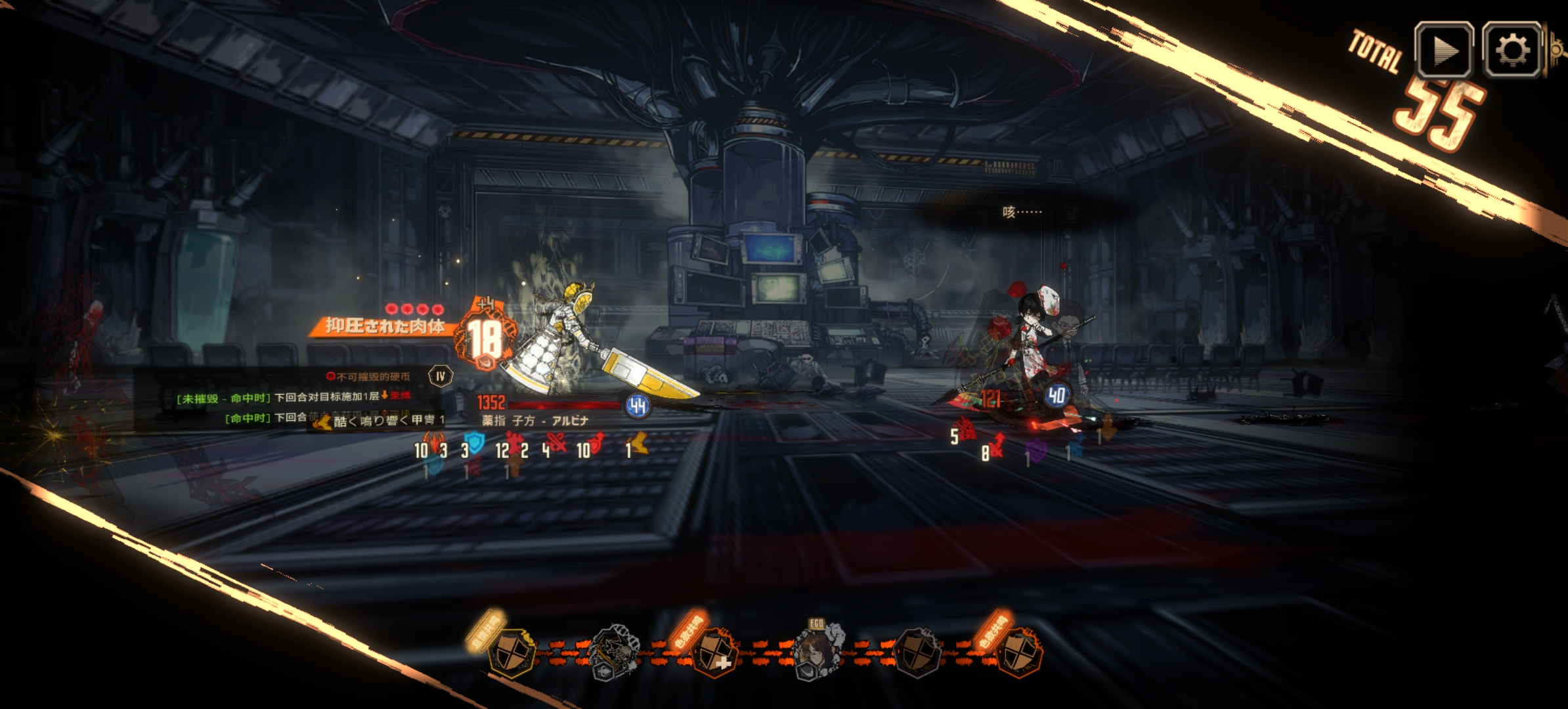This screenshot has width=1568, height=709.
Task: Select the final orange lust resonance shield
Action: [x=1018, y=651]
